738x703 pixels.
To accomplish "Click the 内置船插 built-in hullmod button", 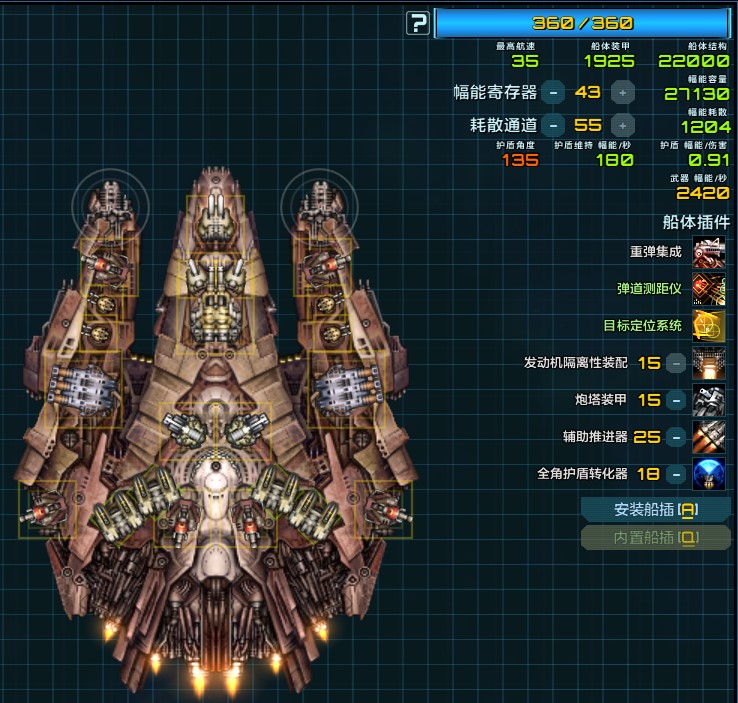I will click(x=656, y=538).
